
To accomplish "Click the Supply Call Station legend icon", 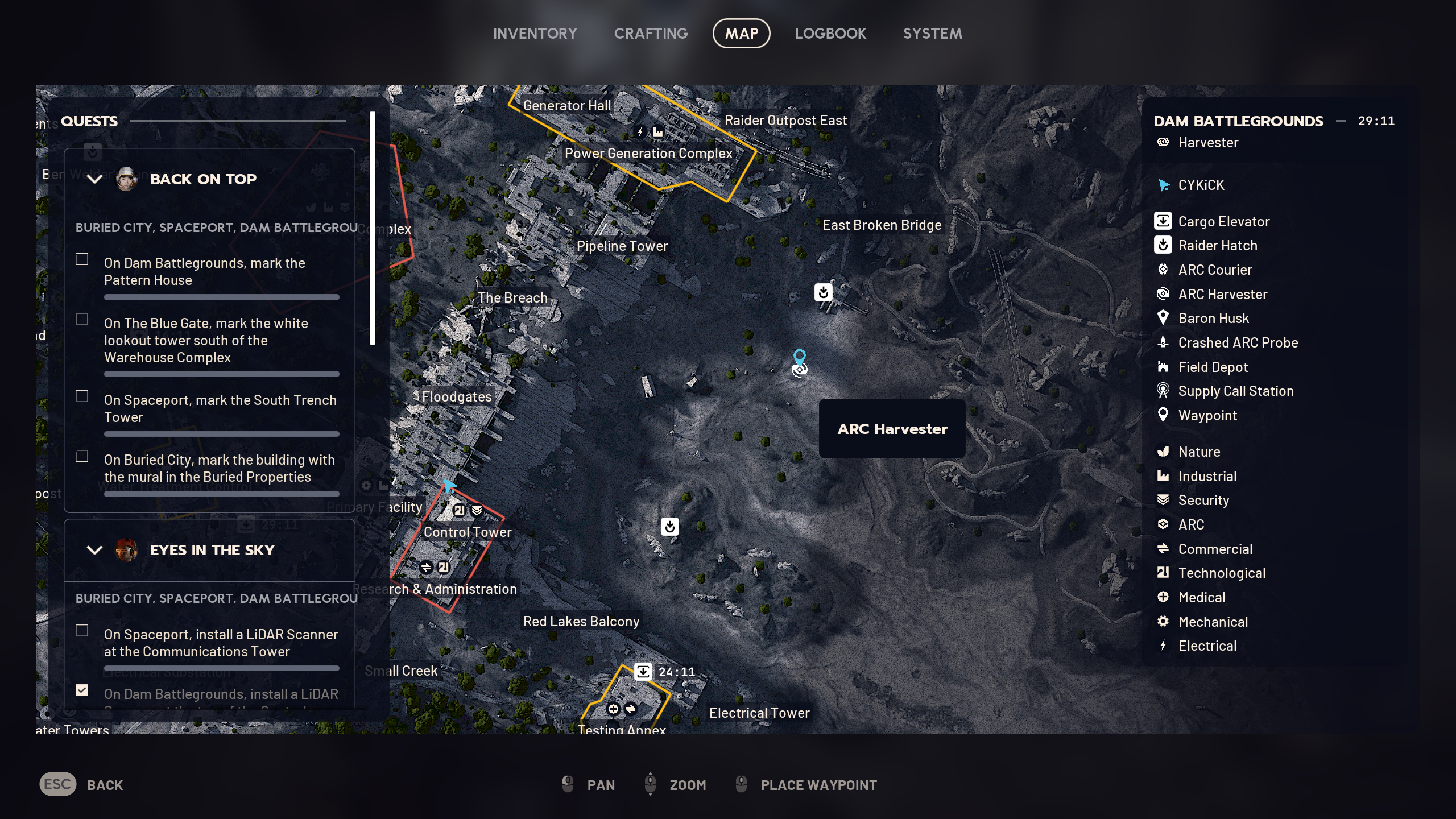I will [x=1164, y=391].
